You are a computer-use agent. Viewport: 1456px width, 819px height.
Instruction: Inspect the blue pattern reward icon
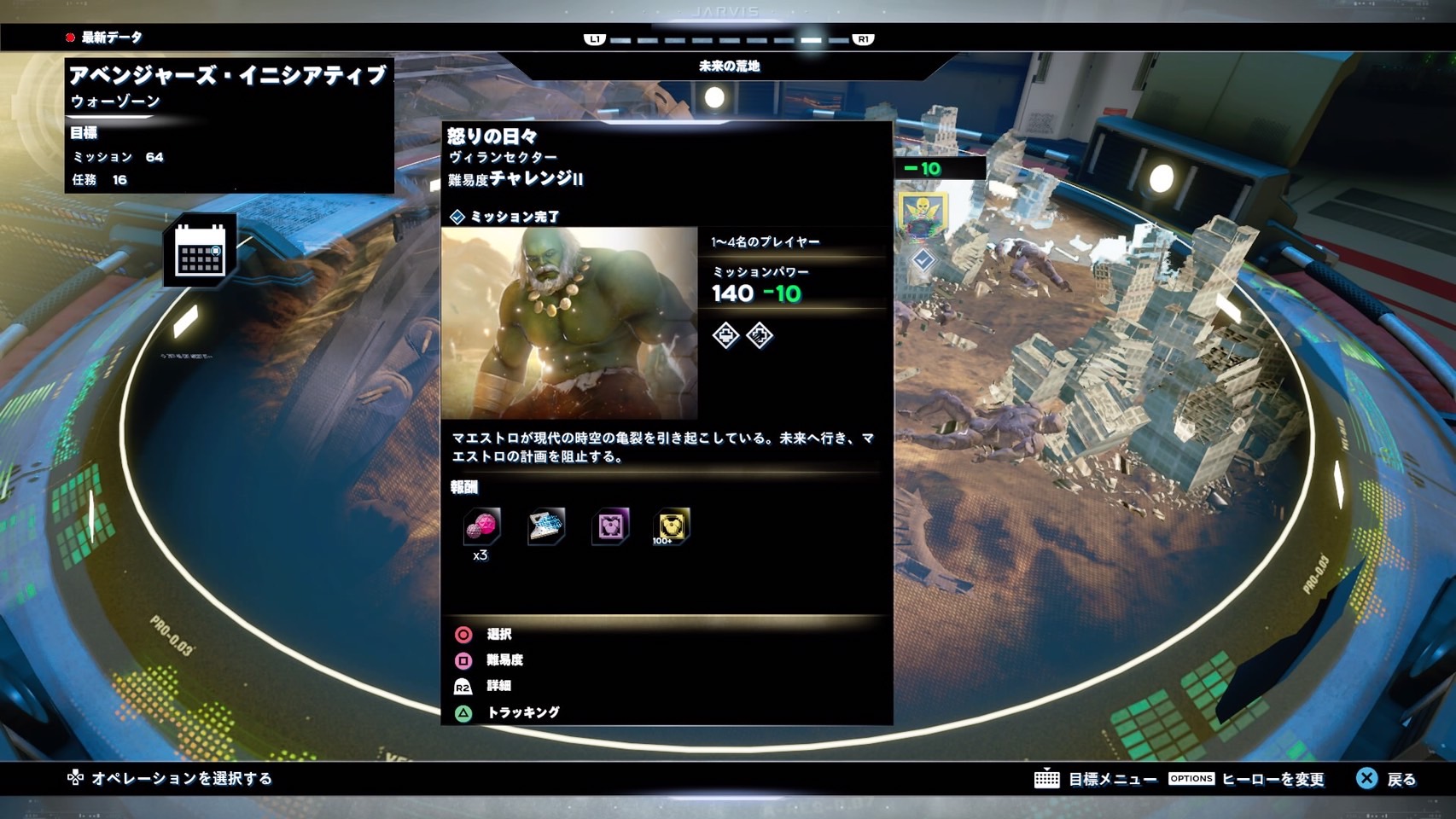coord(546,526)
